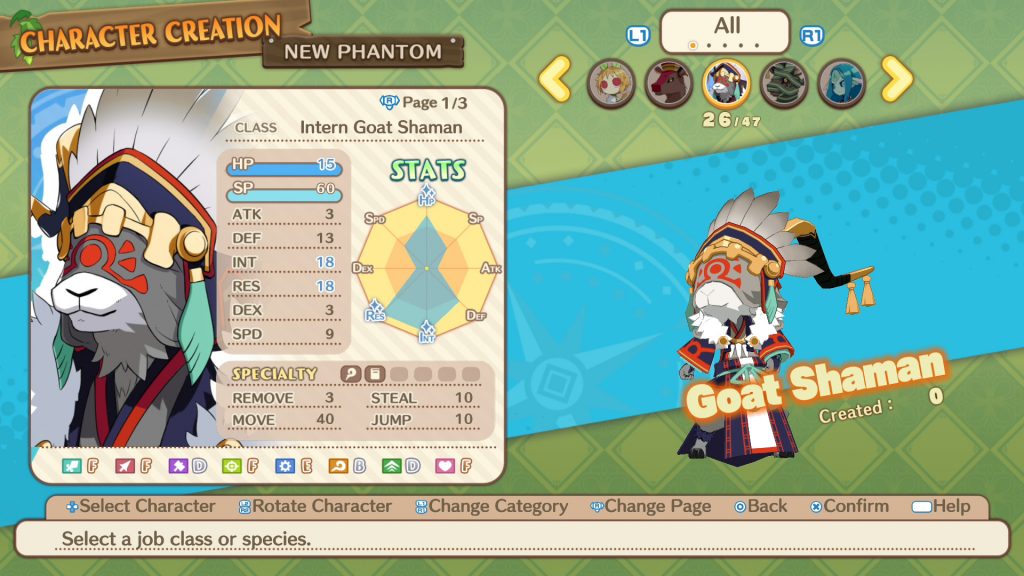Click the green chevrons proficiency icon
The image size is (1024, 576).
(x=390, y=466)
